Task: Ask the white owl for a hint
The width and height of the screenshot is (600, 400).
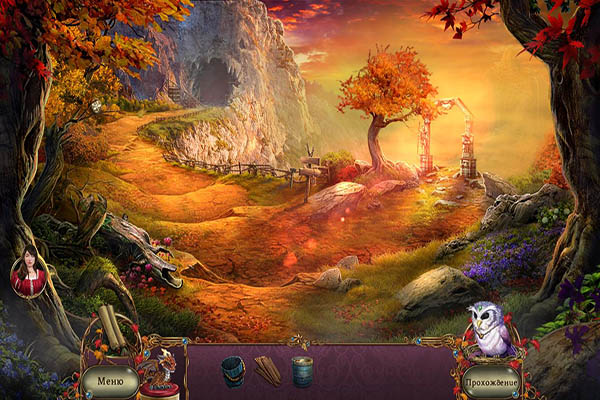Action: coord(490,329)
